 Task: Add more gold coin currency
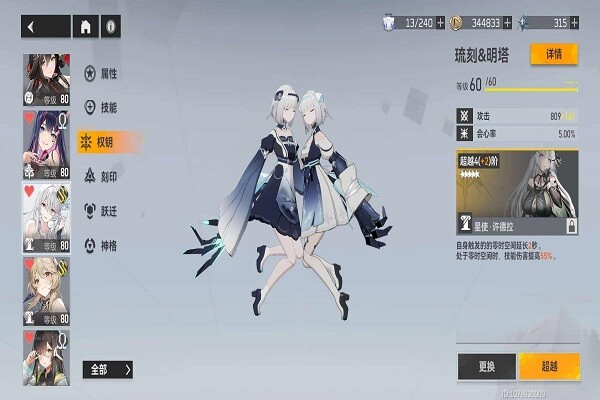point(506,21)
